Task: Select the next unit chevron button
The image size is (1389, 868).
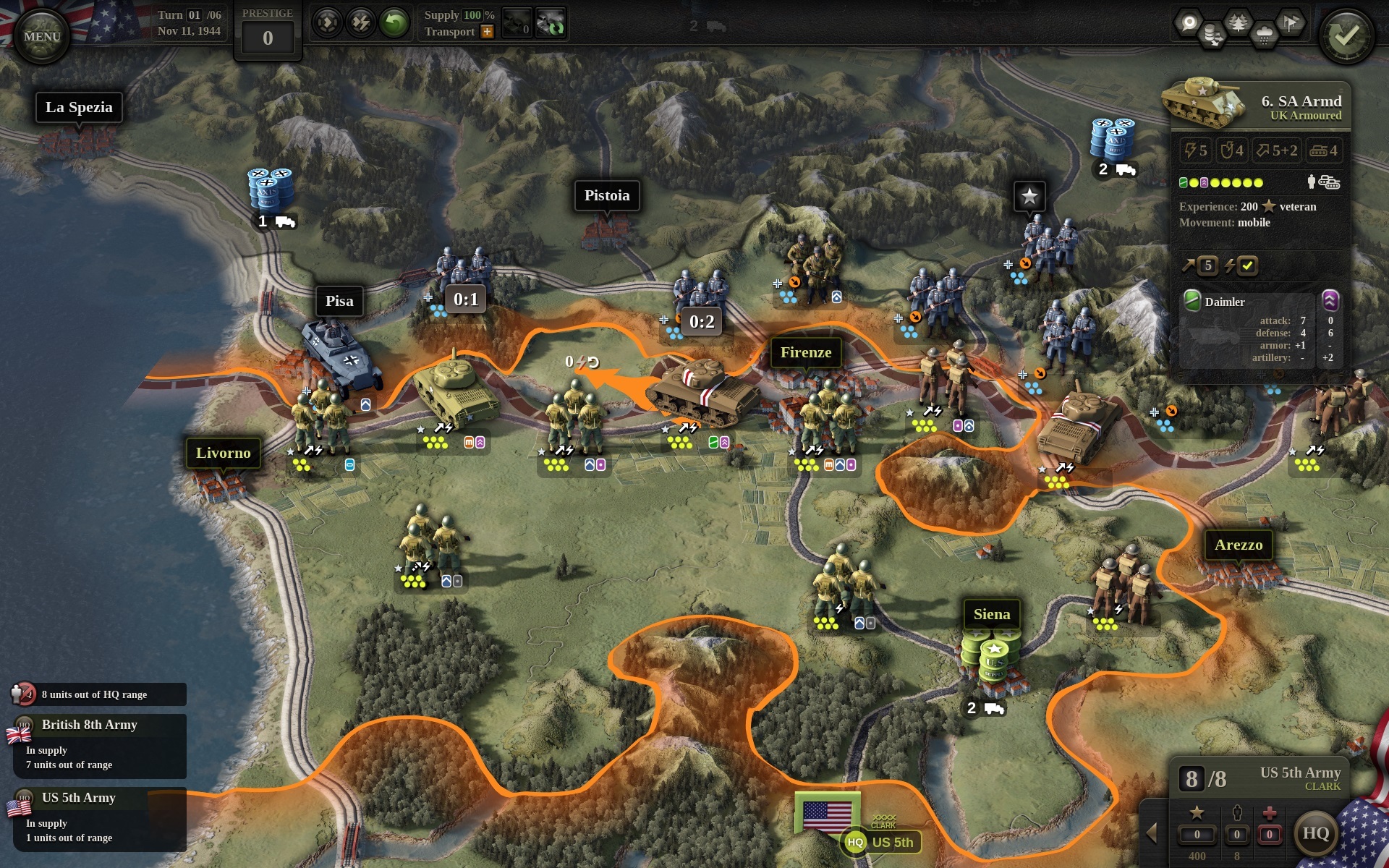Action: pos(327,23)
